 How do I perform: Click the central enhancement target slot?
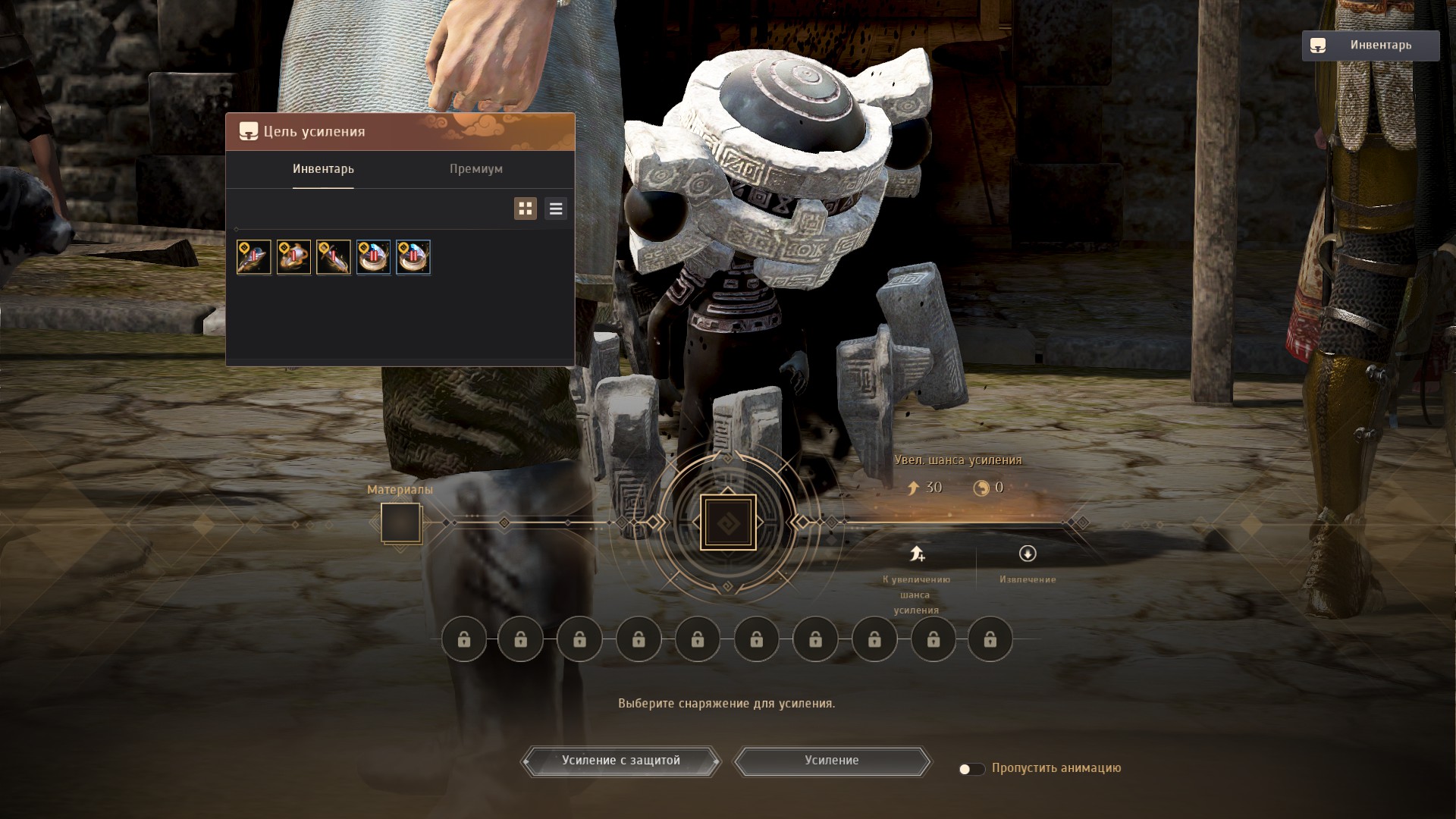point(728,522)
